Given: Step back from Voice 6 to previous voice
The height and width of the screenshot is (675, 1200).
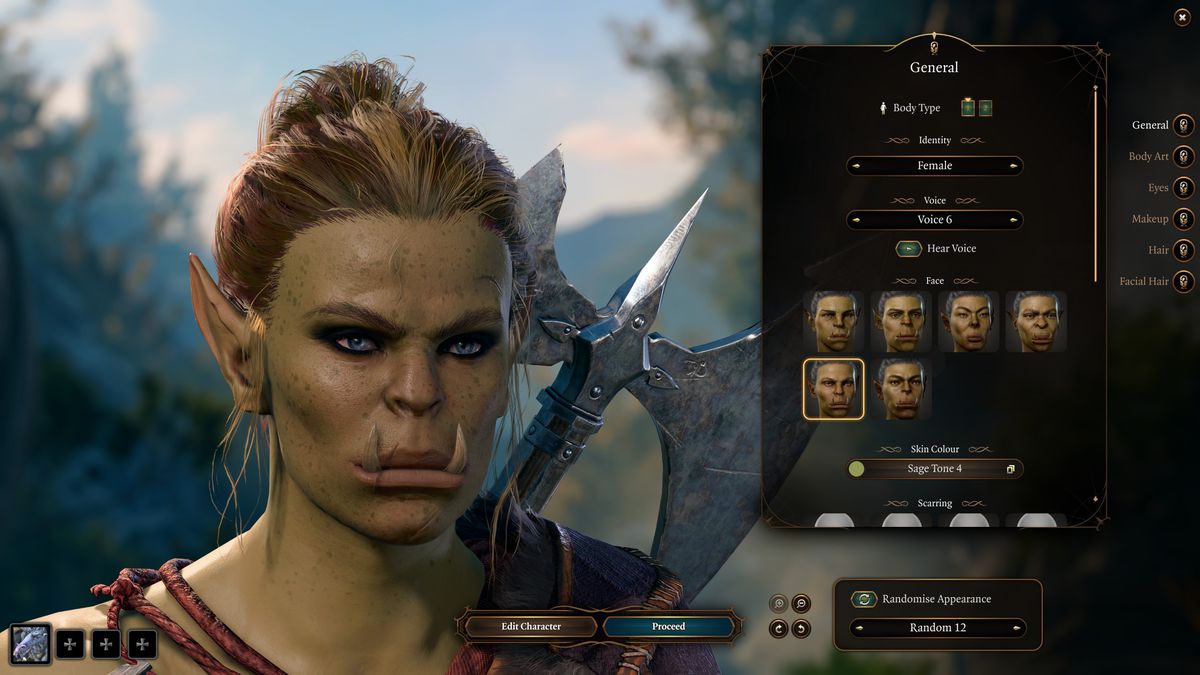Looking at the screenshot, I should [x=857, y=220].
